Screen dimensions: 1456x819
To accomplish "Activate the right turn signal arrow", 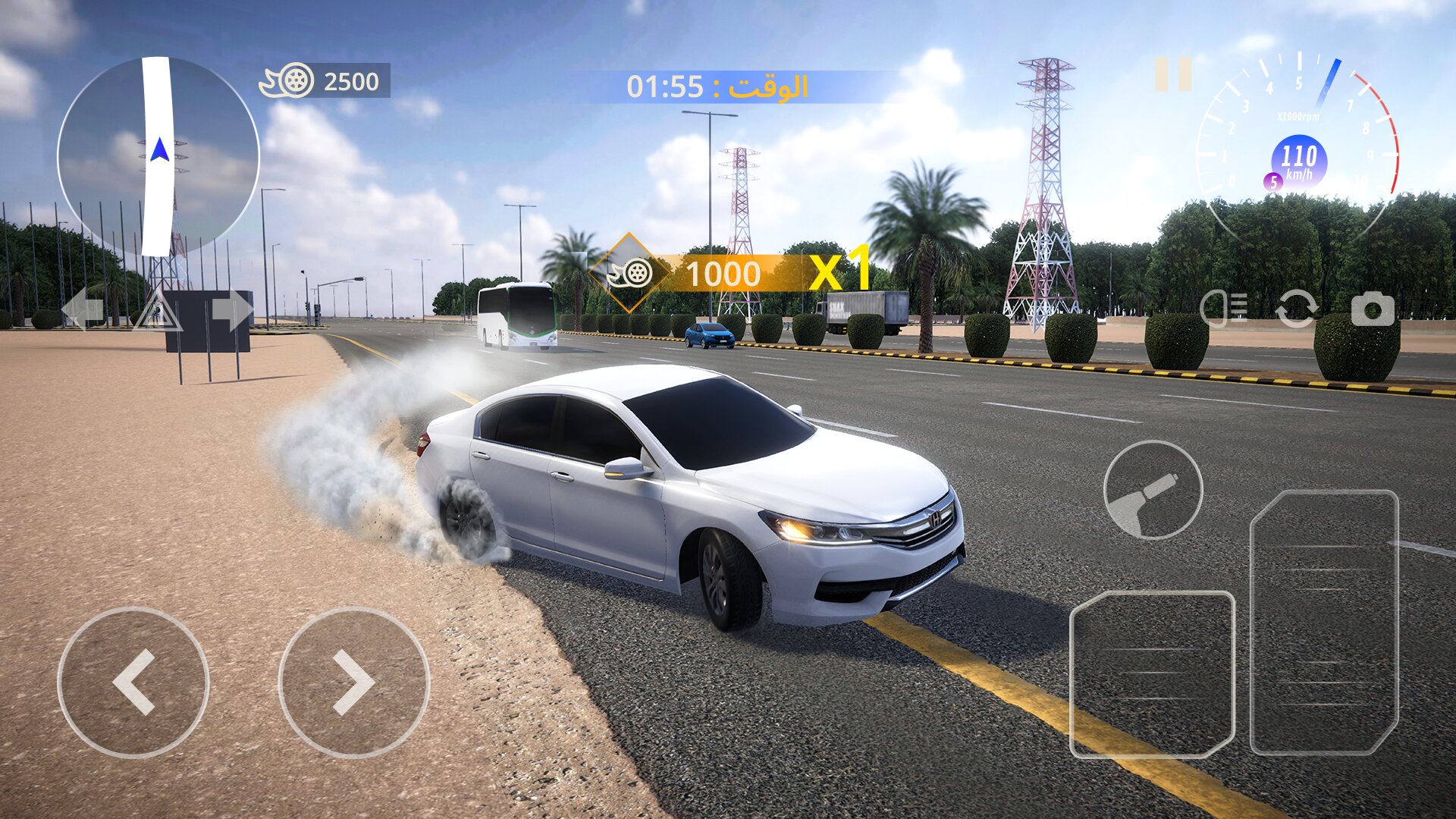I will [x=233, y=309].
